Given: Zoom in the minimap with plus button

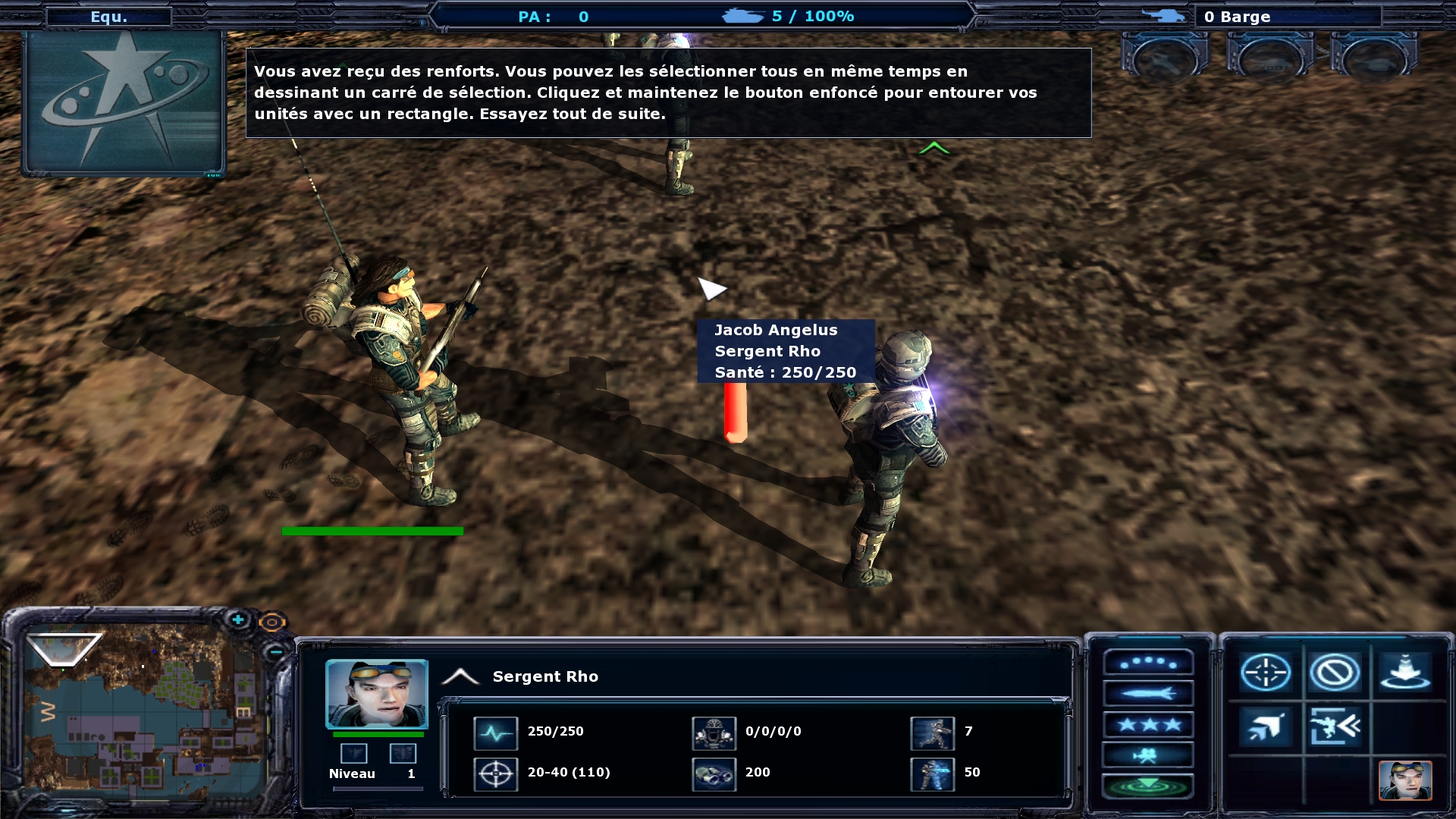Looking at the screenshot, I should (238, 620).
